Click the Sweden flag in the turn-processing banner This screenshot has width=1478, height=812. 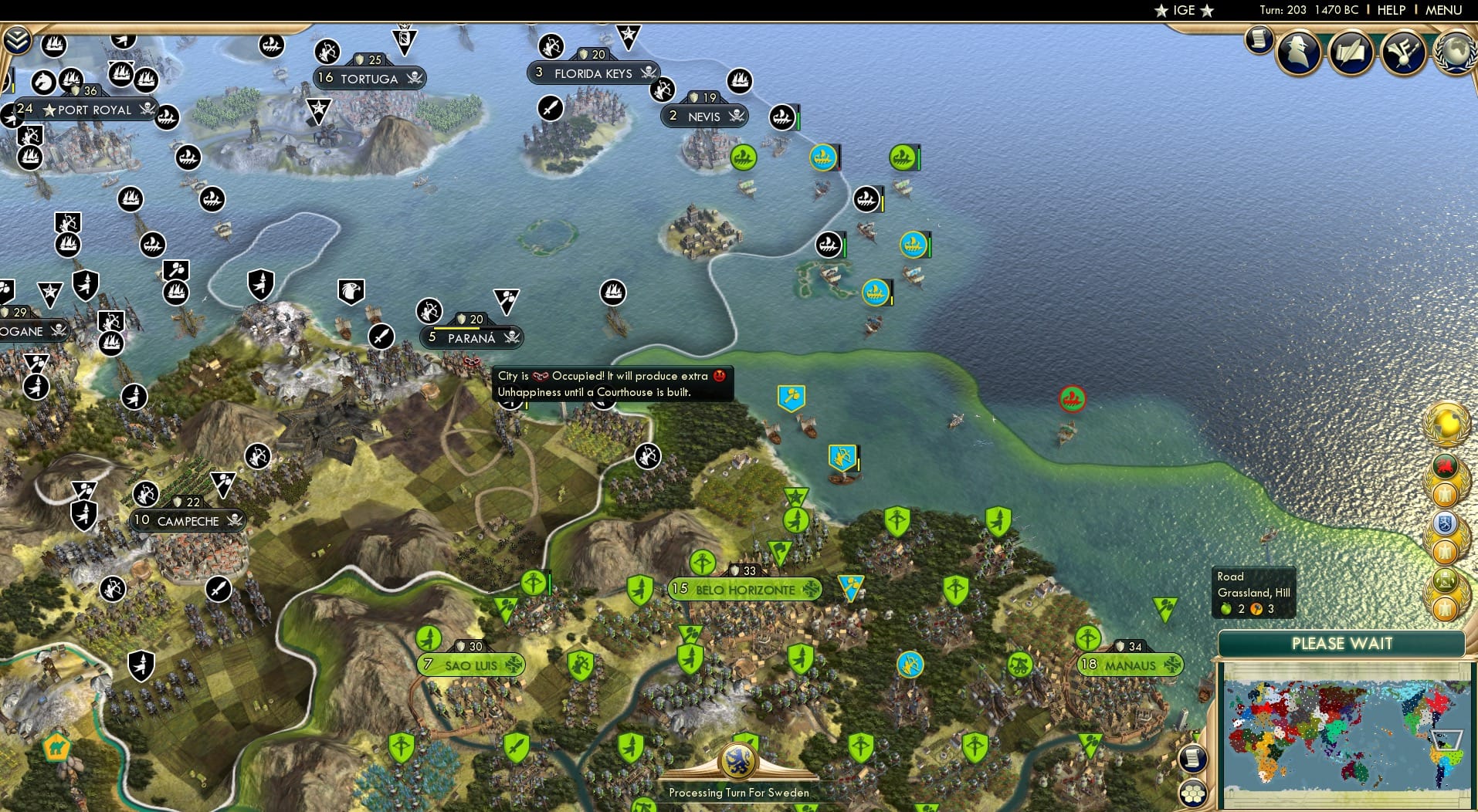tap(739, 763)
